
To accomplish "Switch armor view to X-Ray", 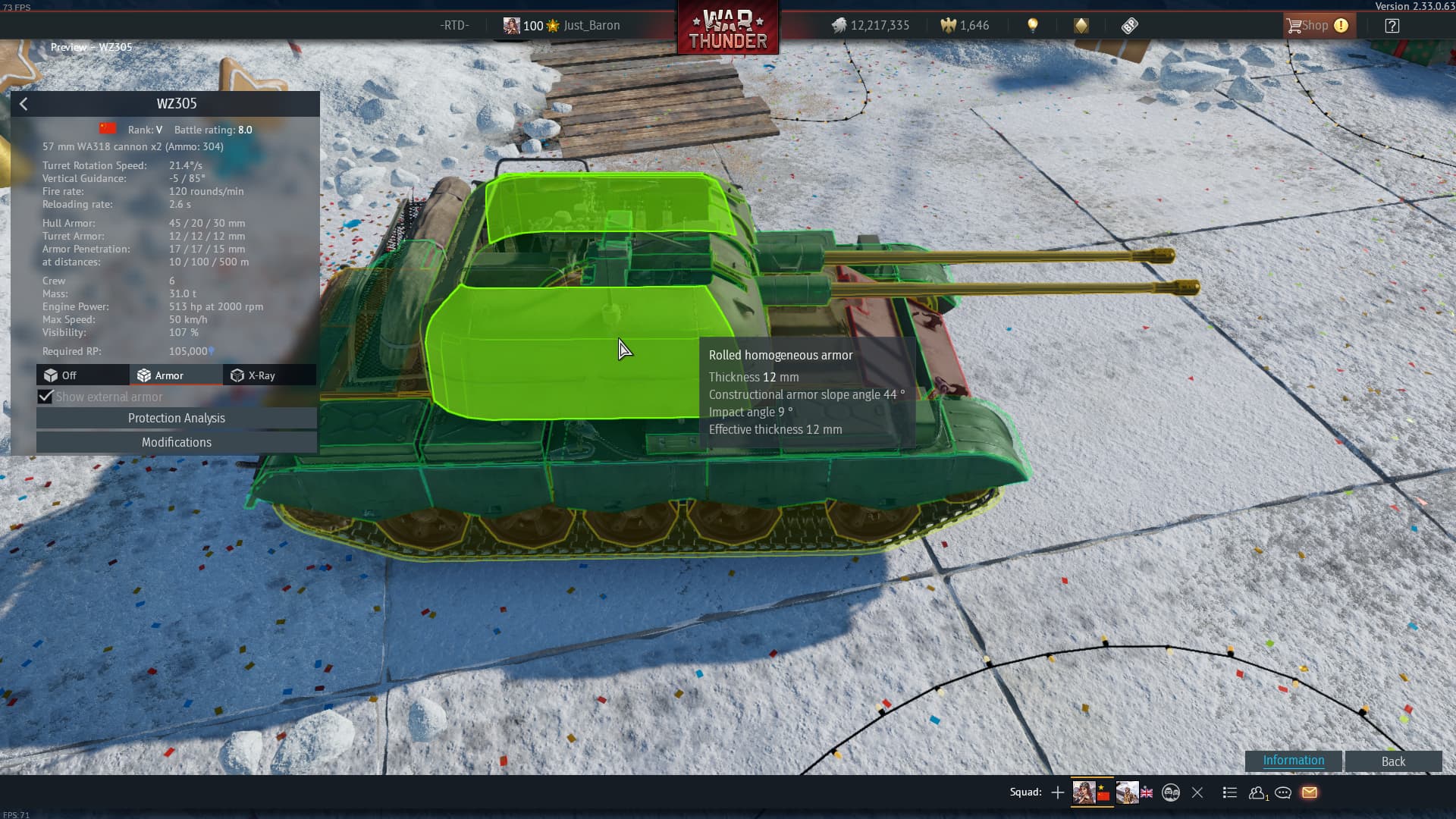I will pos(268,375).
